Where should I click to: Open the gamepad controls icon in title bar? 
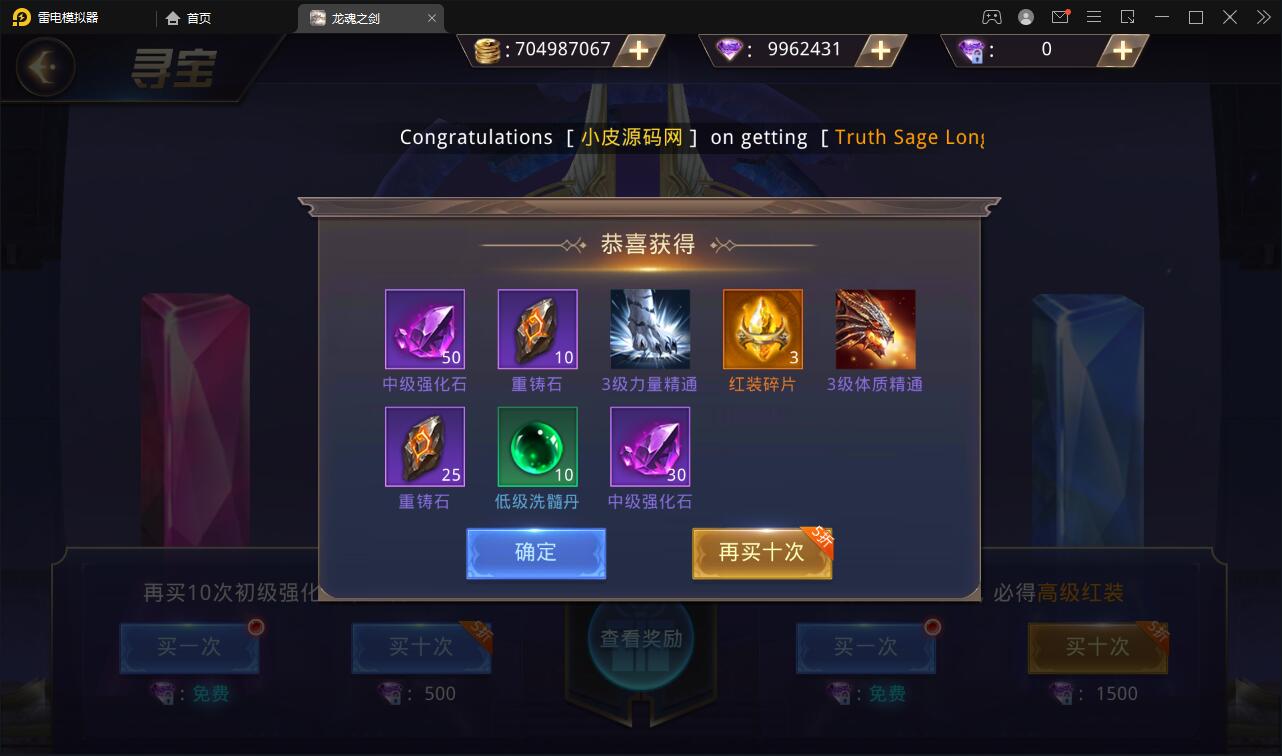click(992, 16)
